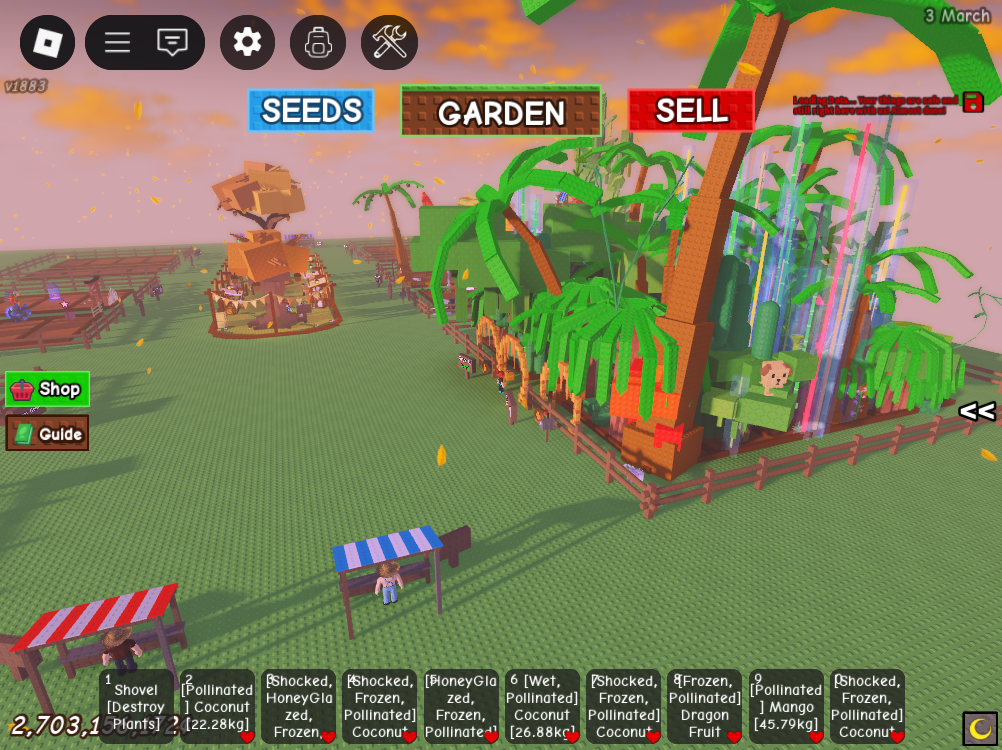Teleport to the SELL stand
This screenshot has height=750, width=1002.
coord(691,110)
